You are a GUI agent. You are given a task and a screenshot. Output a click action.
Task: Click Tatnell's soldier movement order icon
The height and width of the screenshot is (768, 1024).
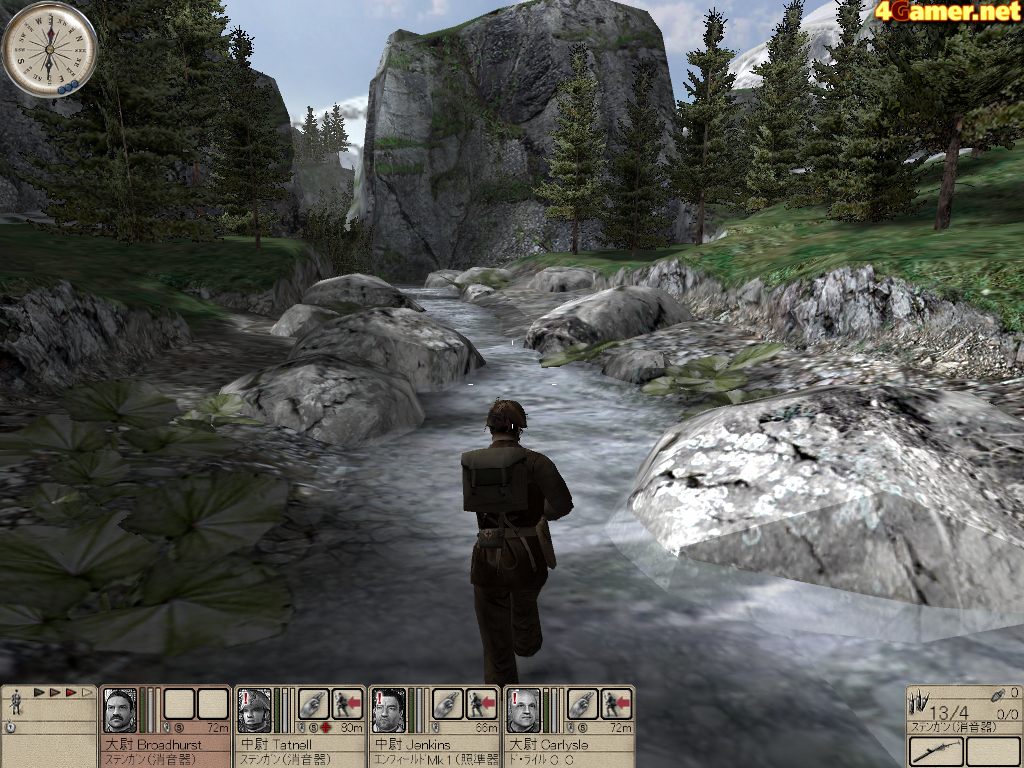pyautogui.click(x=346, y=704)
